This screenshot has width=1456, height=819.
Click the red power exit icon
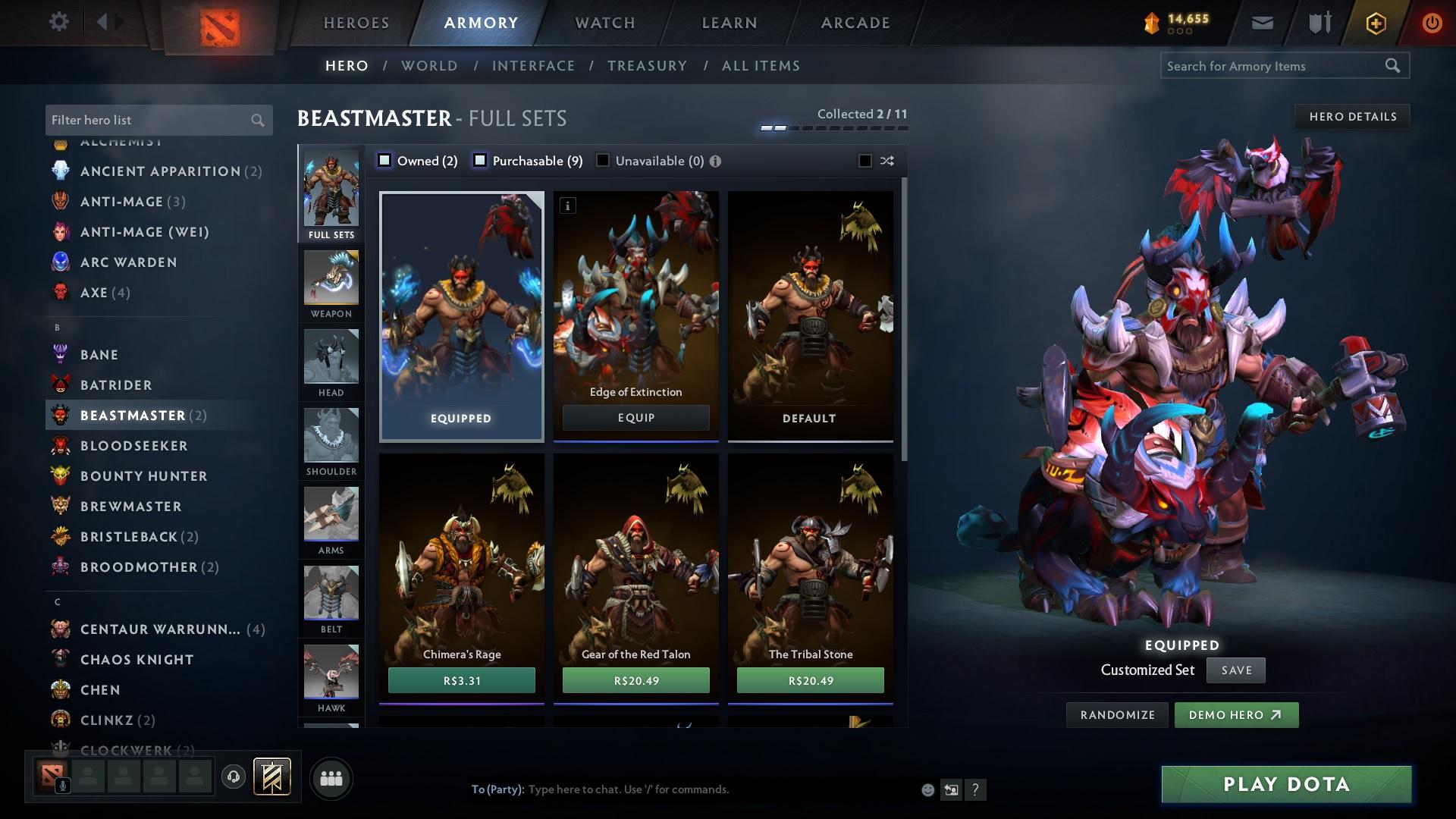coord(1432,22)
